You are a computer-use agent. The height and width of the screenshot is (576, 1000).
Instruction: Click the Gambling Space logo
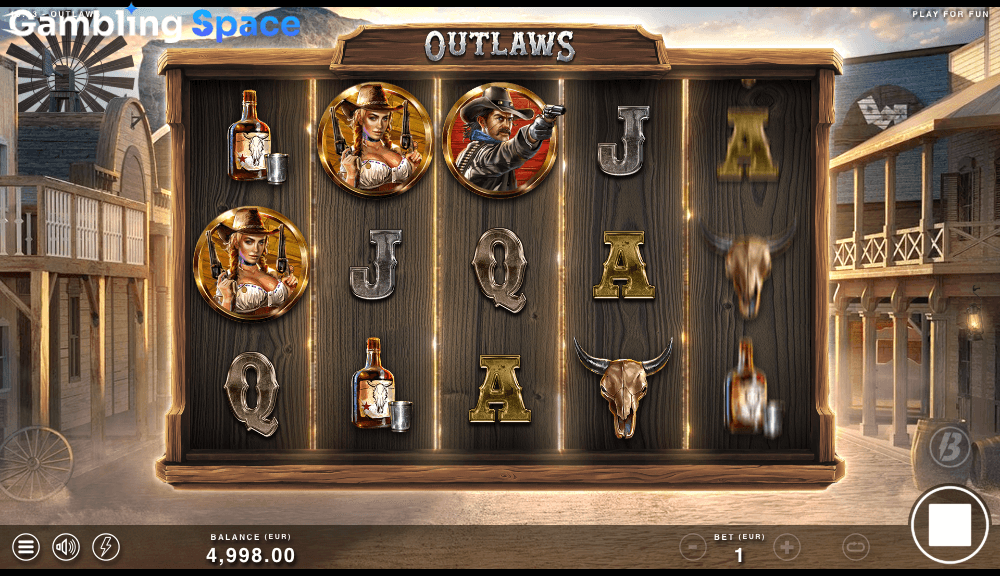click(x=154, y=24)
